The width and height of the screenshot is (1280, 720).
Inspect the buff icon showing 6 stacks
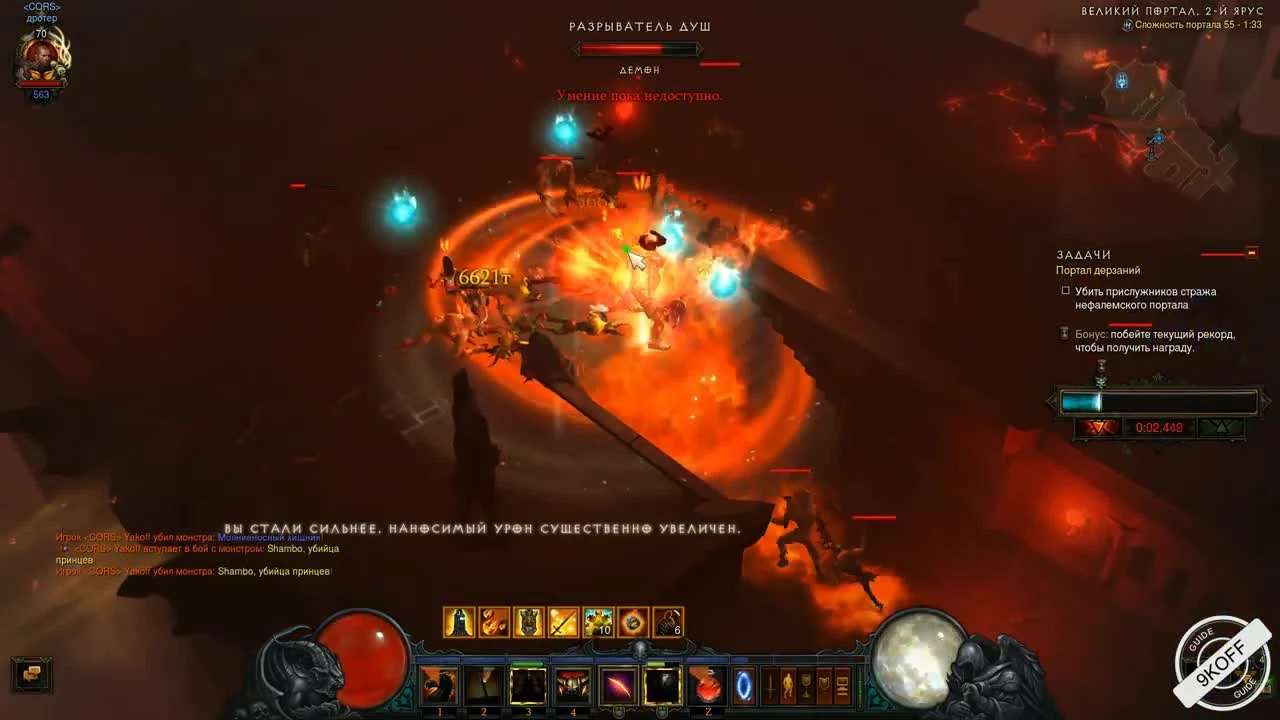(667, 622)
